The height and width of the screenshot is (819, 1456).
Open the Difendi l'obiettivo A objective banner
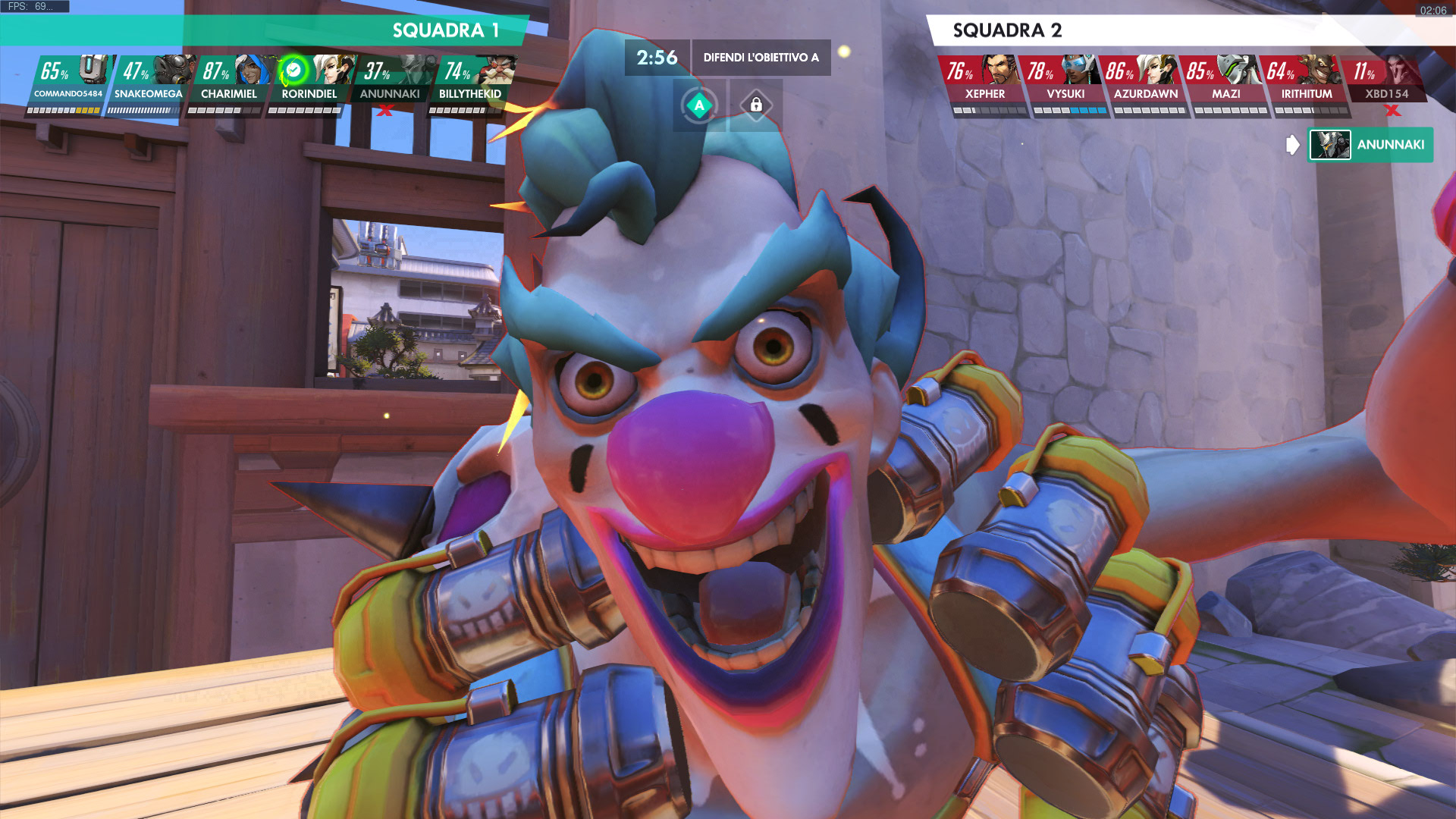pyautogui.click(x=761, y=58)
